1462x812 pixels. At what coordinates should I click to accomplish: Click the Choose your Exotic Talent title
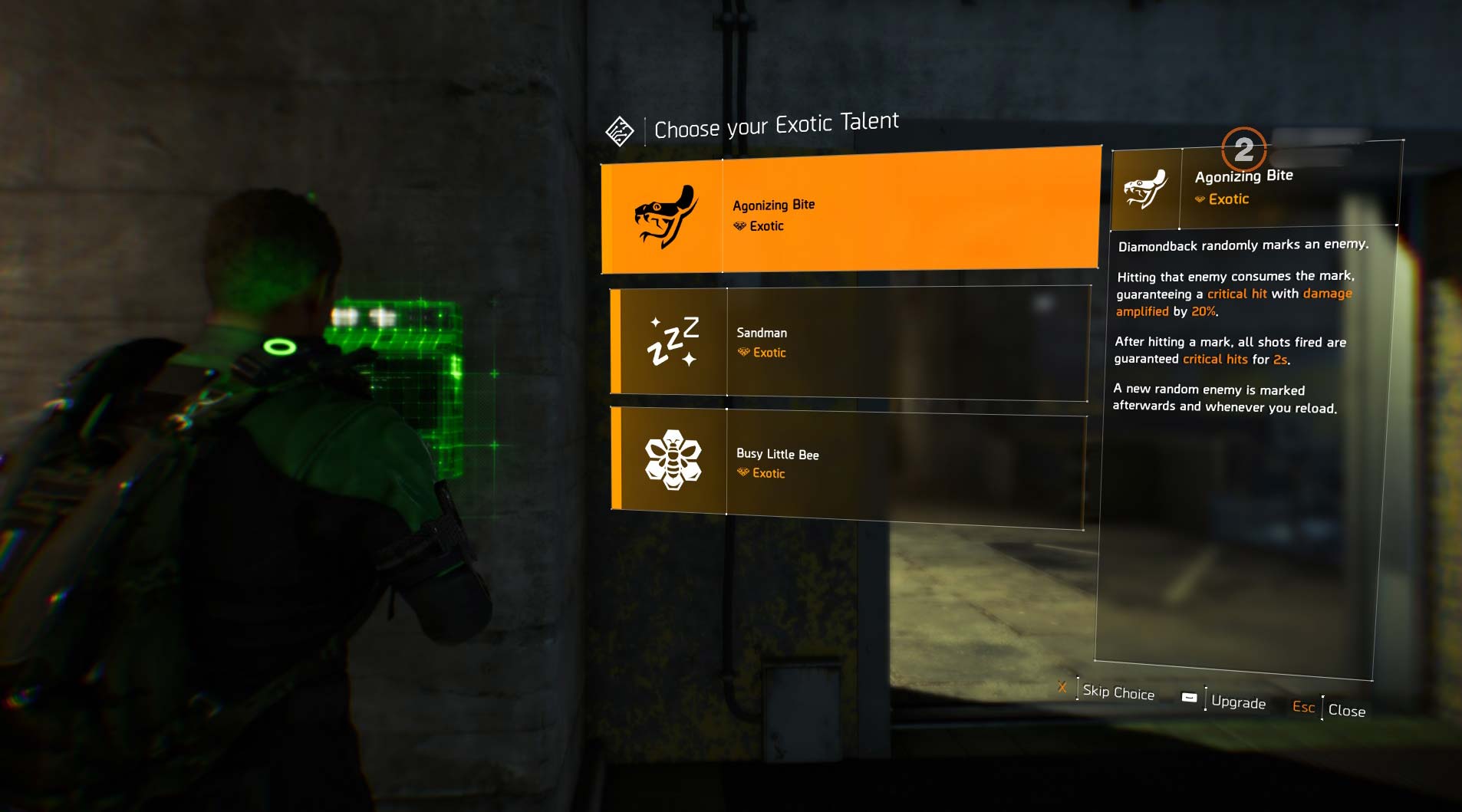776,121
